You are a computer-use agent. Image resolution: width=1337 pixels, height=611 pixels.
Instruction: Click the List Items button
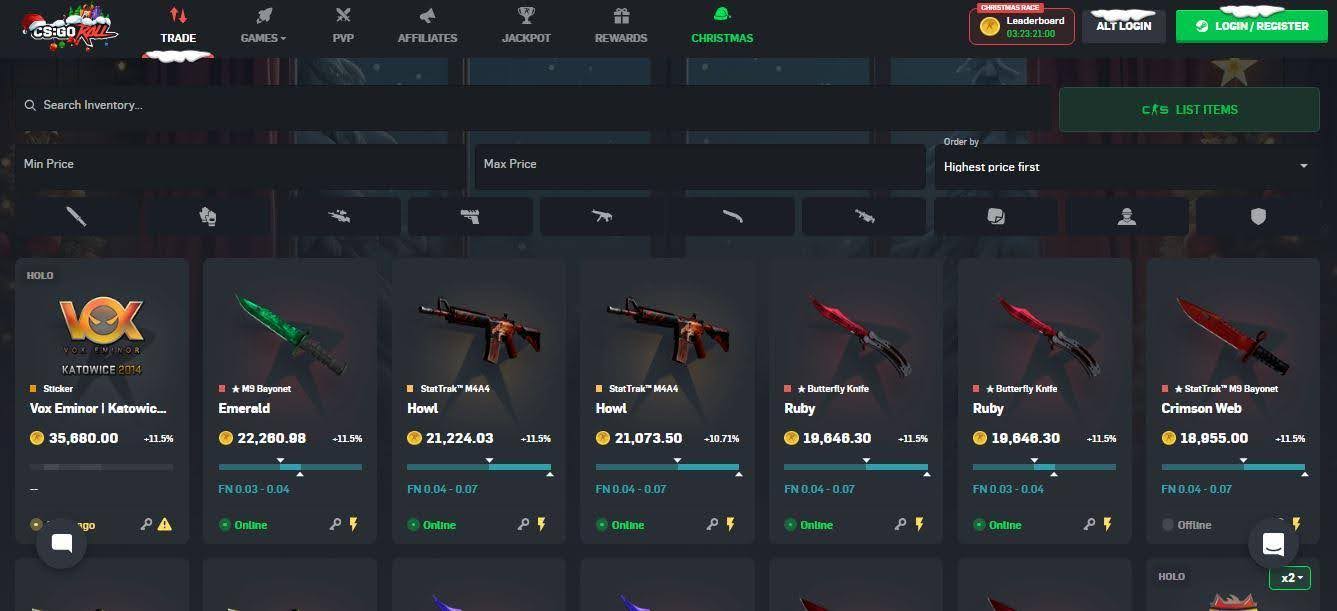1189,110
